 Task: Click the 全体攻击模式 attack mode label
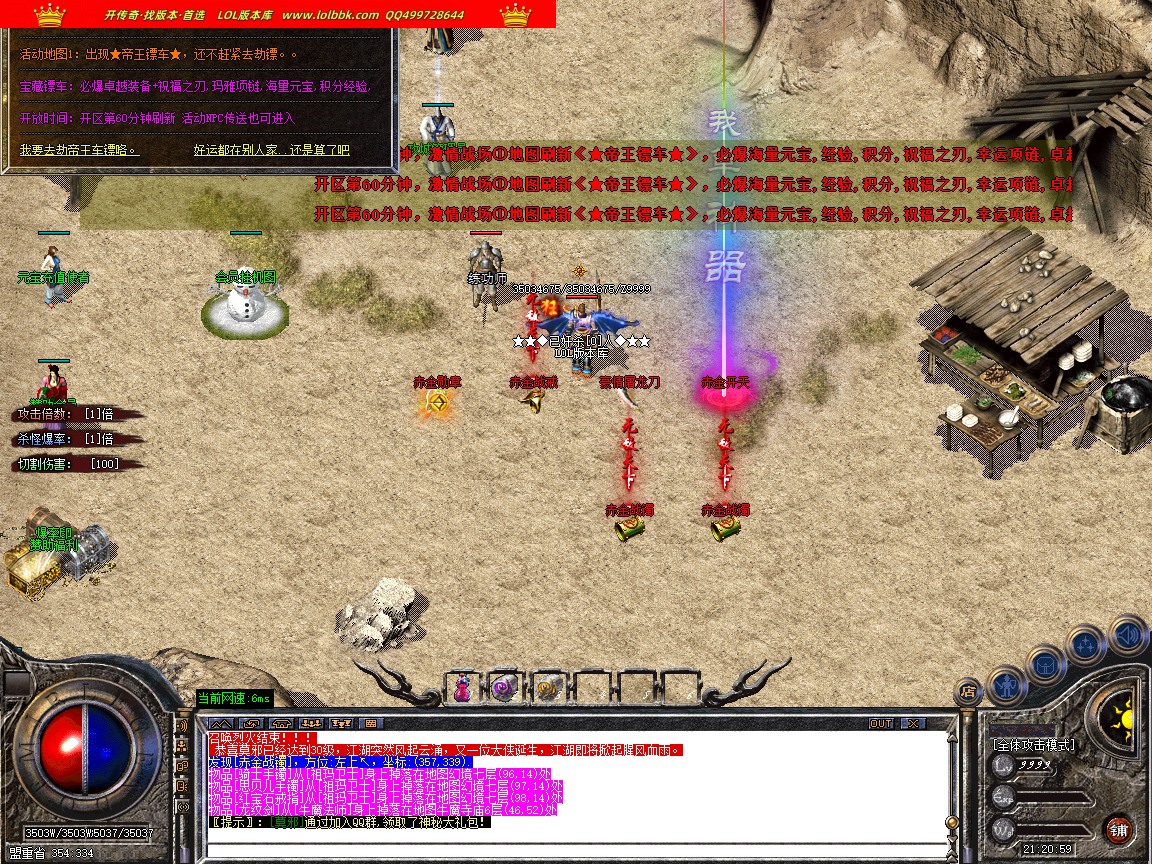[x=1034, y=745]
